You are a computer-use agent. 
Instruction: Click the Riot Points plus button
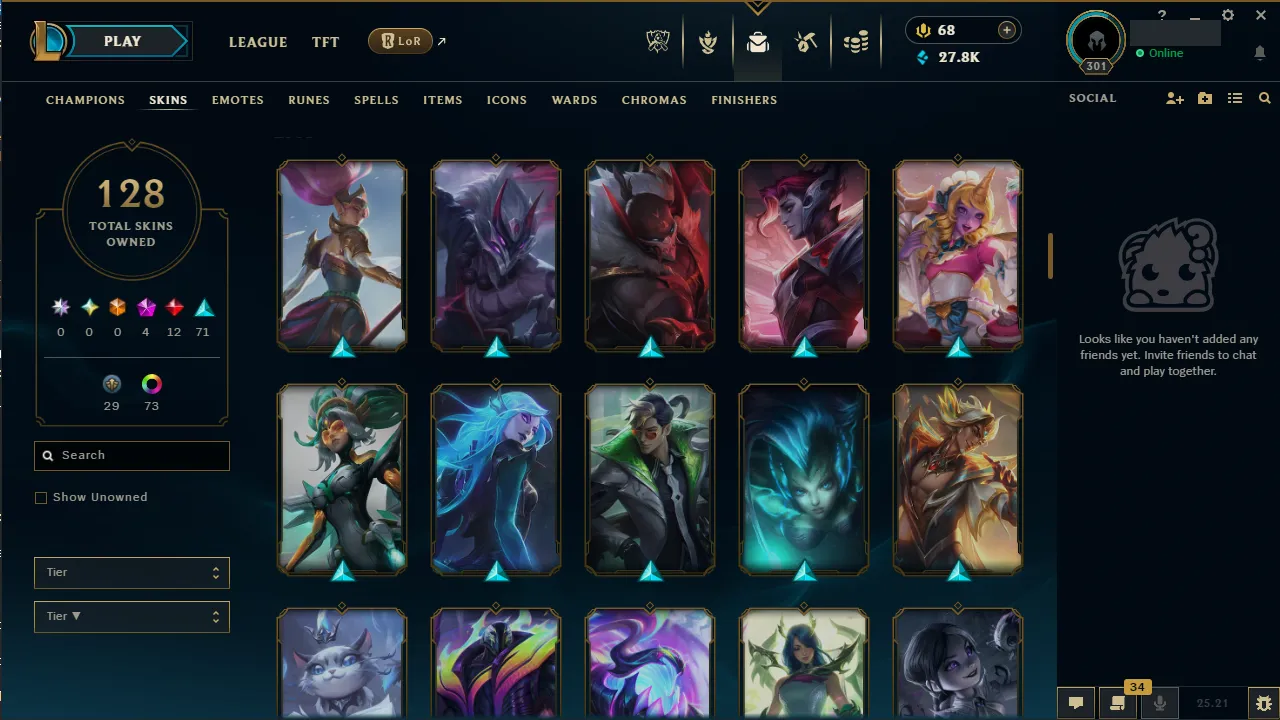click(x=1005, y=30)
